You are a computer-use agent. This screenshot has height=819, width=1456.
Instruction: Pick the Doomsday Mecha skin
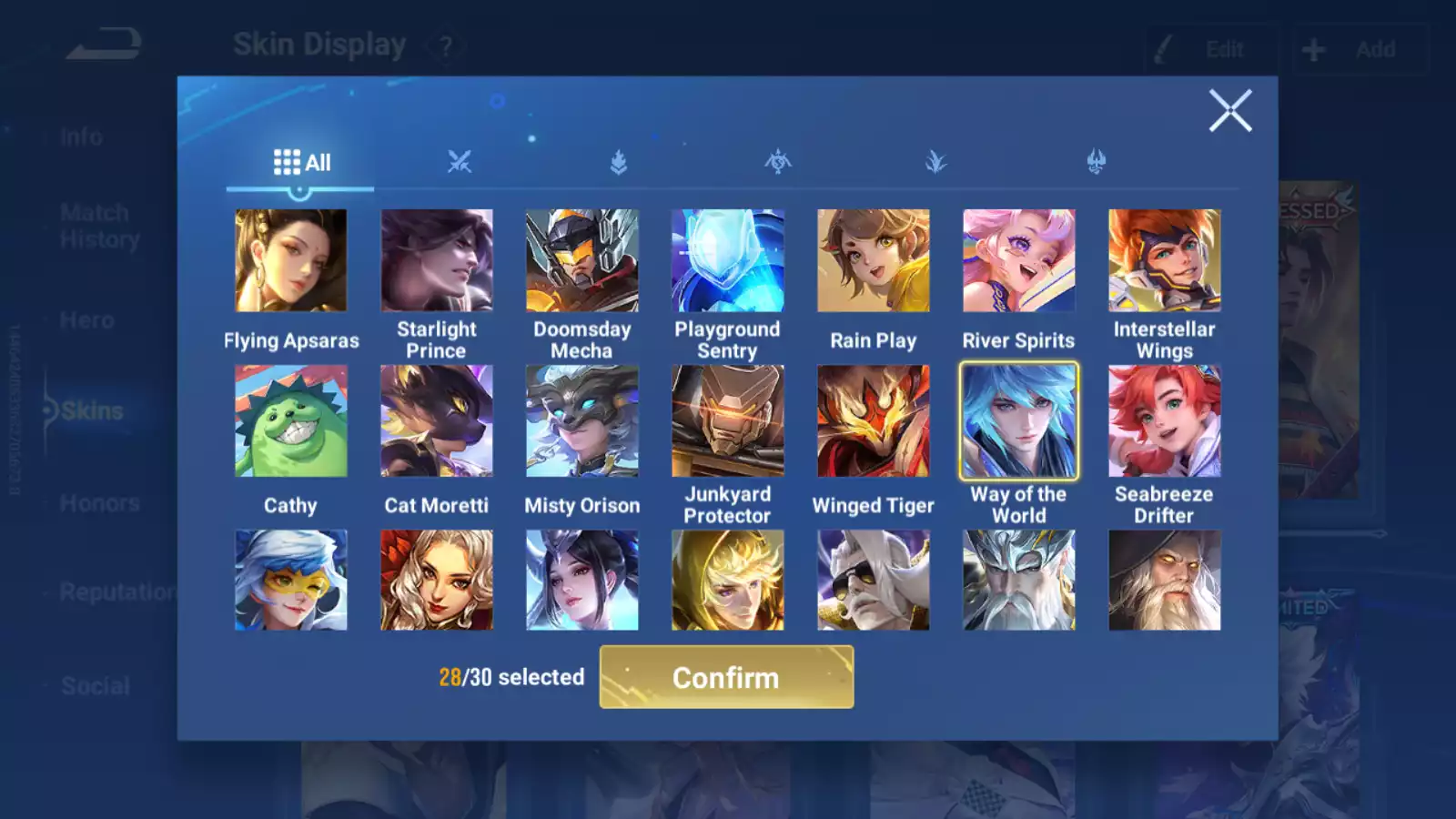point(581,261)
